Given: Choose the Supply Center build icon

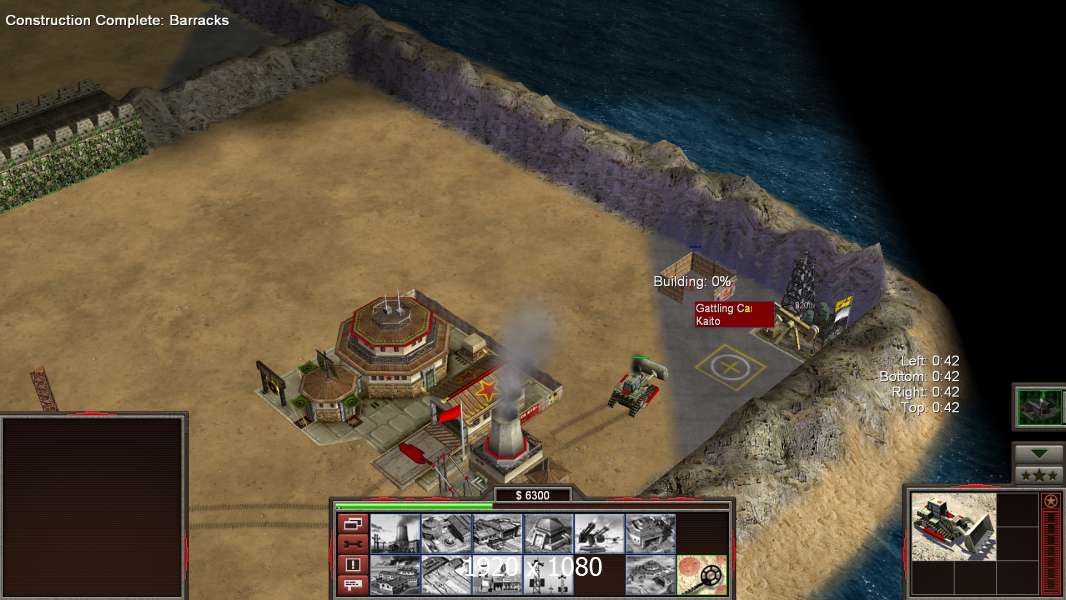Looking at the screenshot, I should click(x=497, y=534).
